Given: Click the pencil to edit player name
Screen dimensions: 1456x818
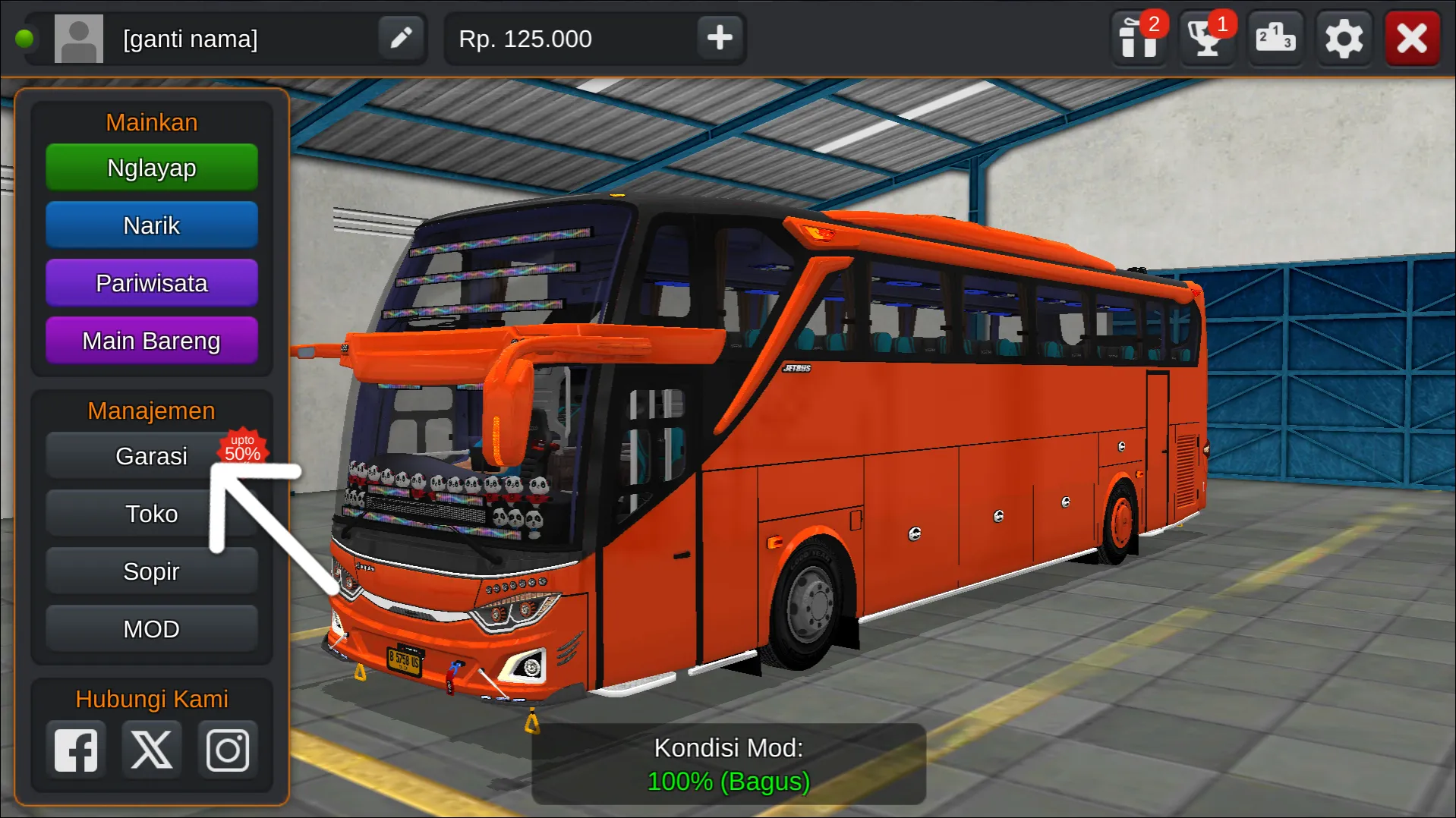Looking at the screenshot, I should tap(402, 37).
